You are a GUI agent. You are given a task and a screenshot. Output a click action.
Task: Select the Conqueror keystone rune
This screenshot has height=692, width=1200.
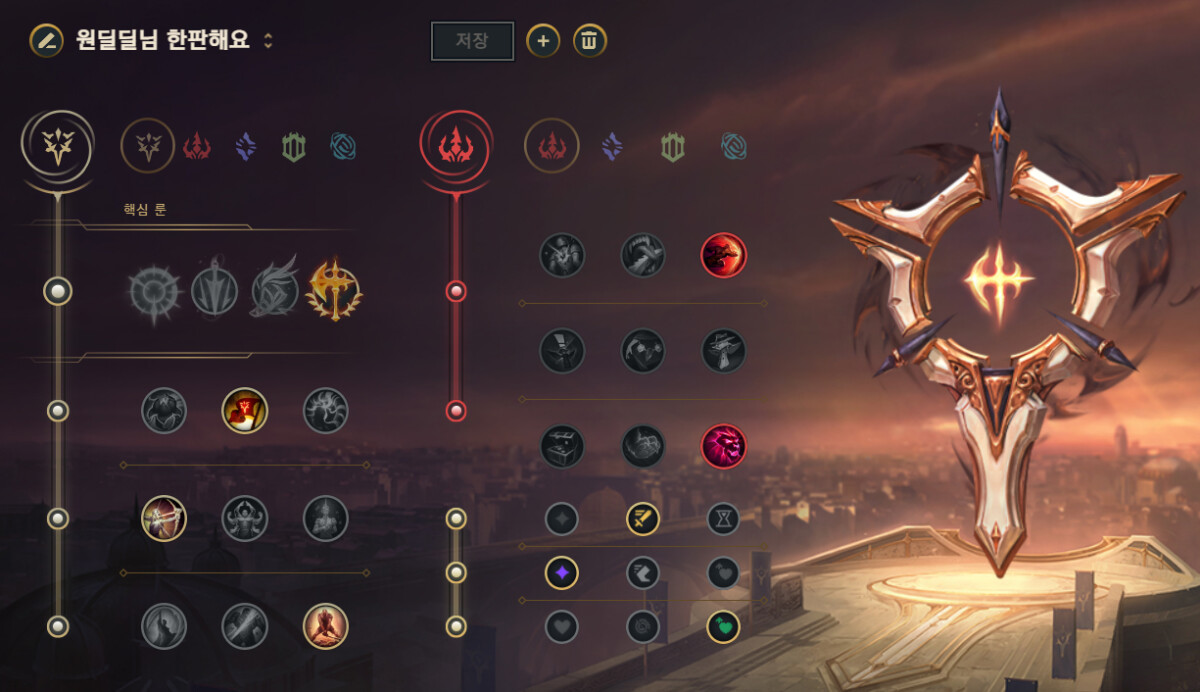(x=334, y=291)
